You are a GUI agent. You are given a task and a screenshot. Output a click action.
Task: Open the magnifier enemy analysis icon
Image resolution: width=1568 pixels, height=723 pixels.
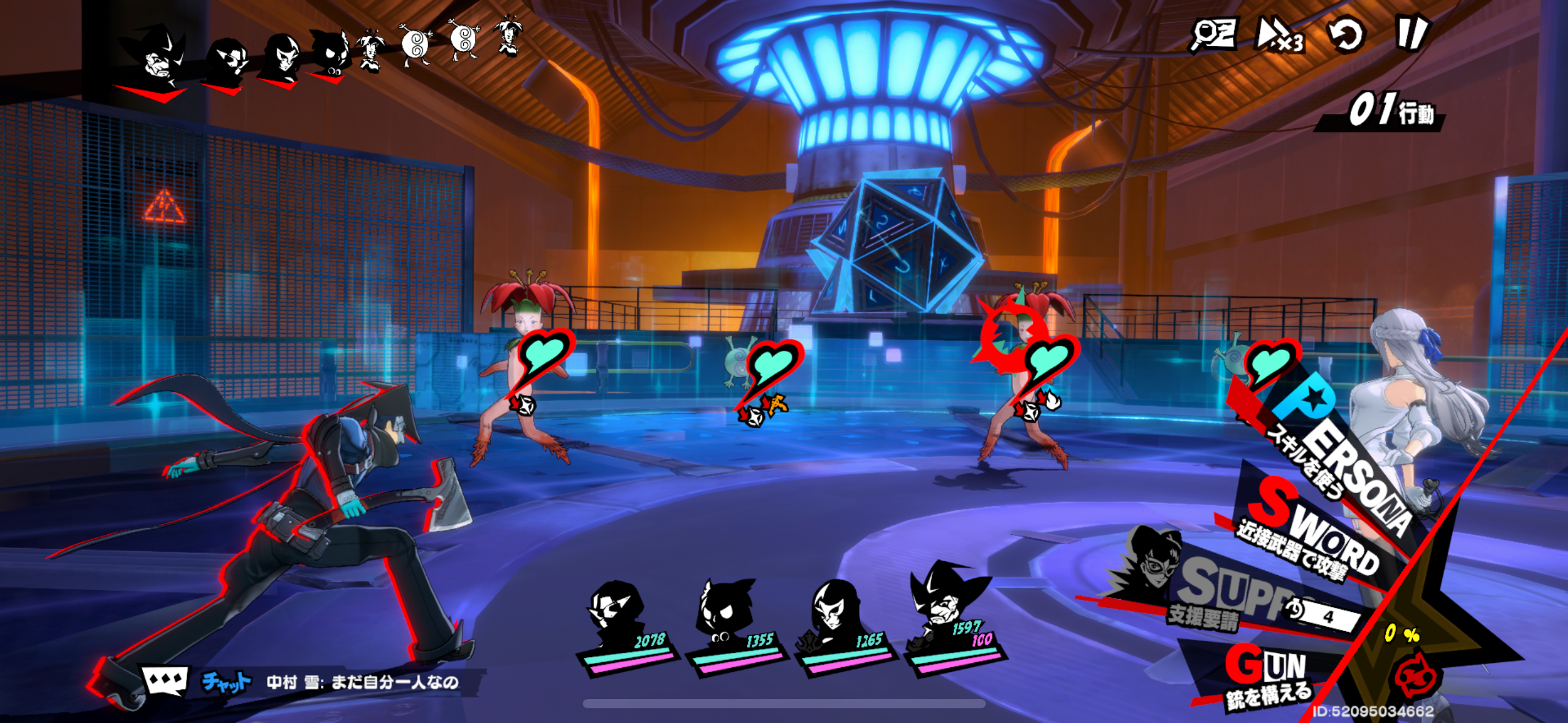1213,34
